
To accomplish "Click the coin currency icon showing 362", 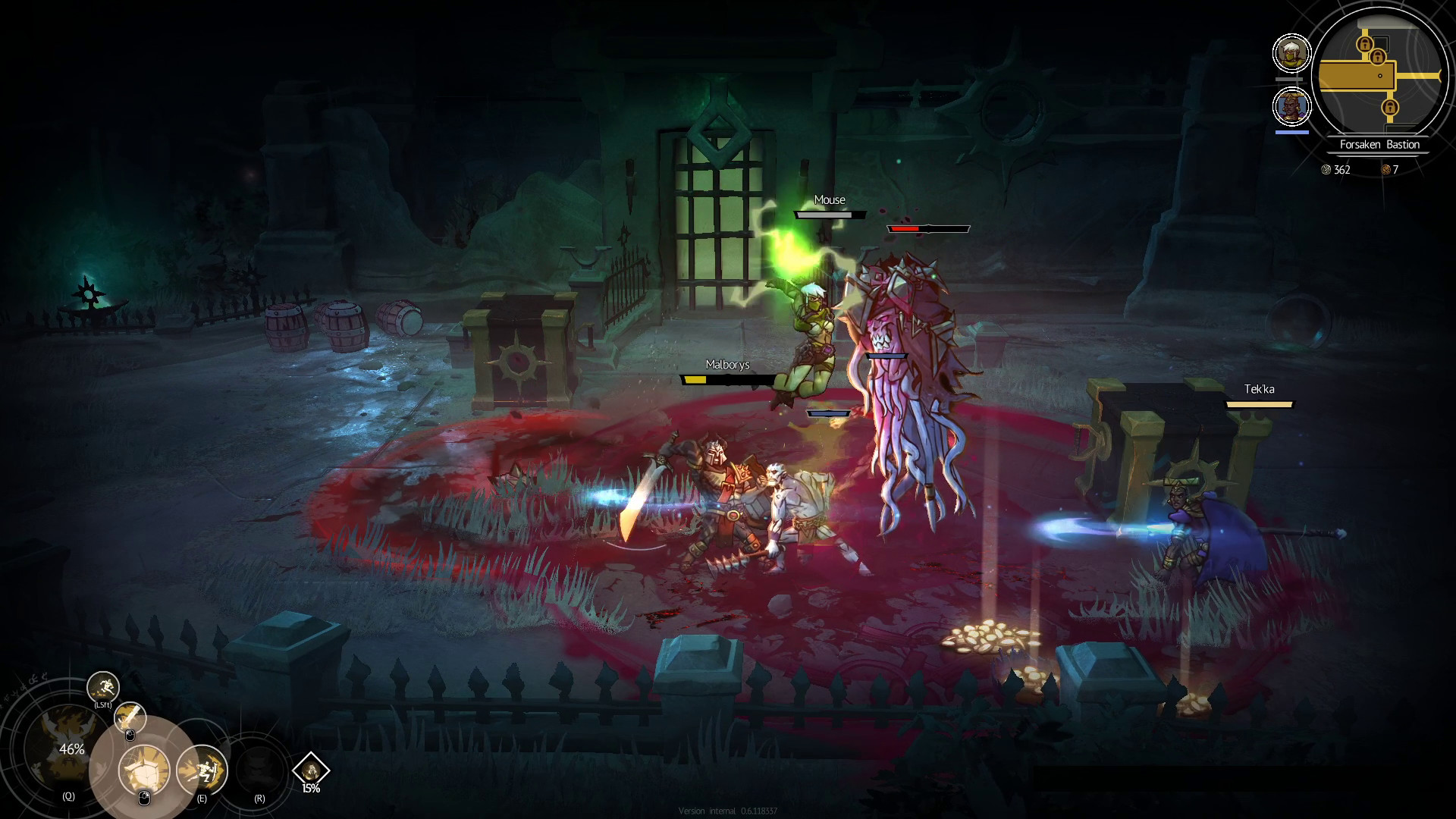I will (1325, 171).
